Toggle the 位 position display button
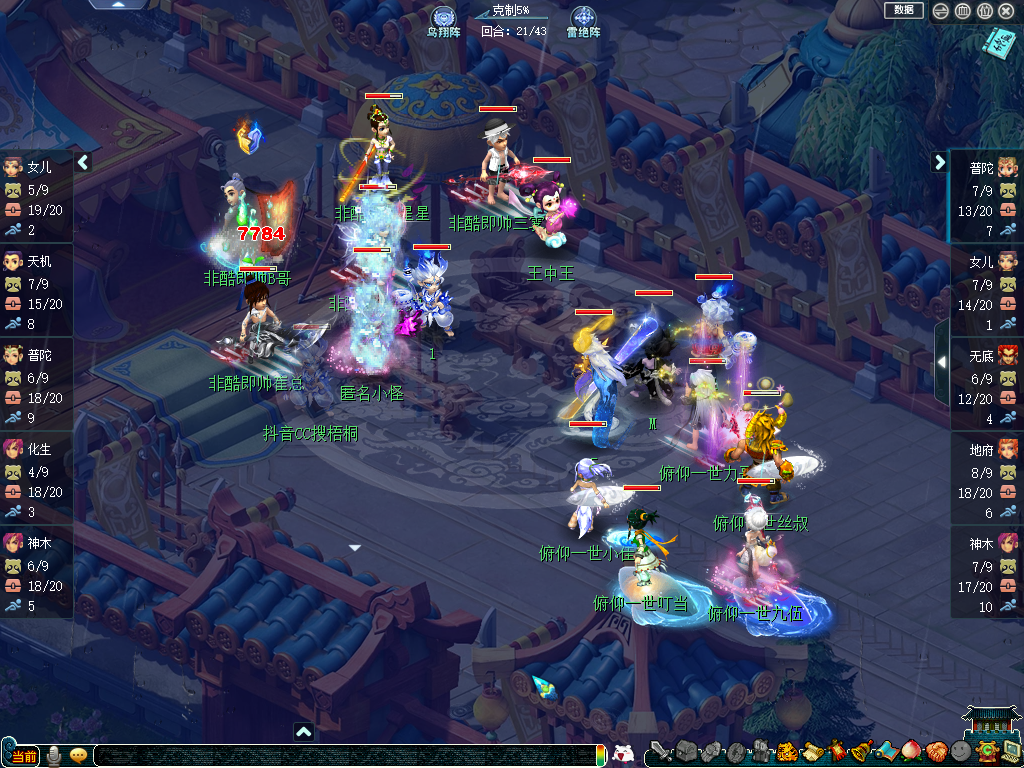Image resolution: width=1024 pixels, height=768 pixels. click(x=984, y=11)
